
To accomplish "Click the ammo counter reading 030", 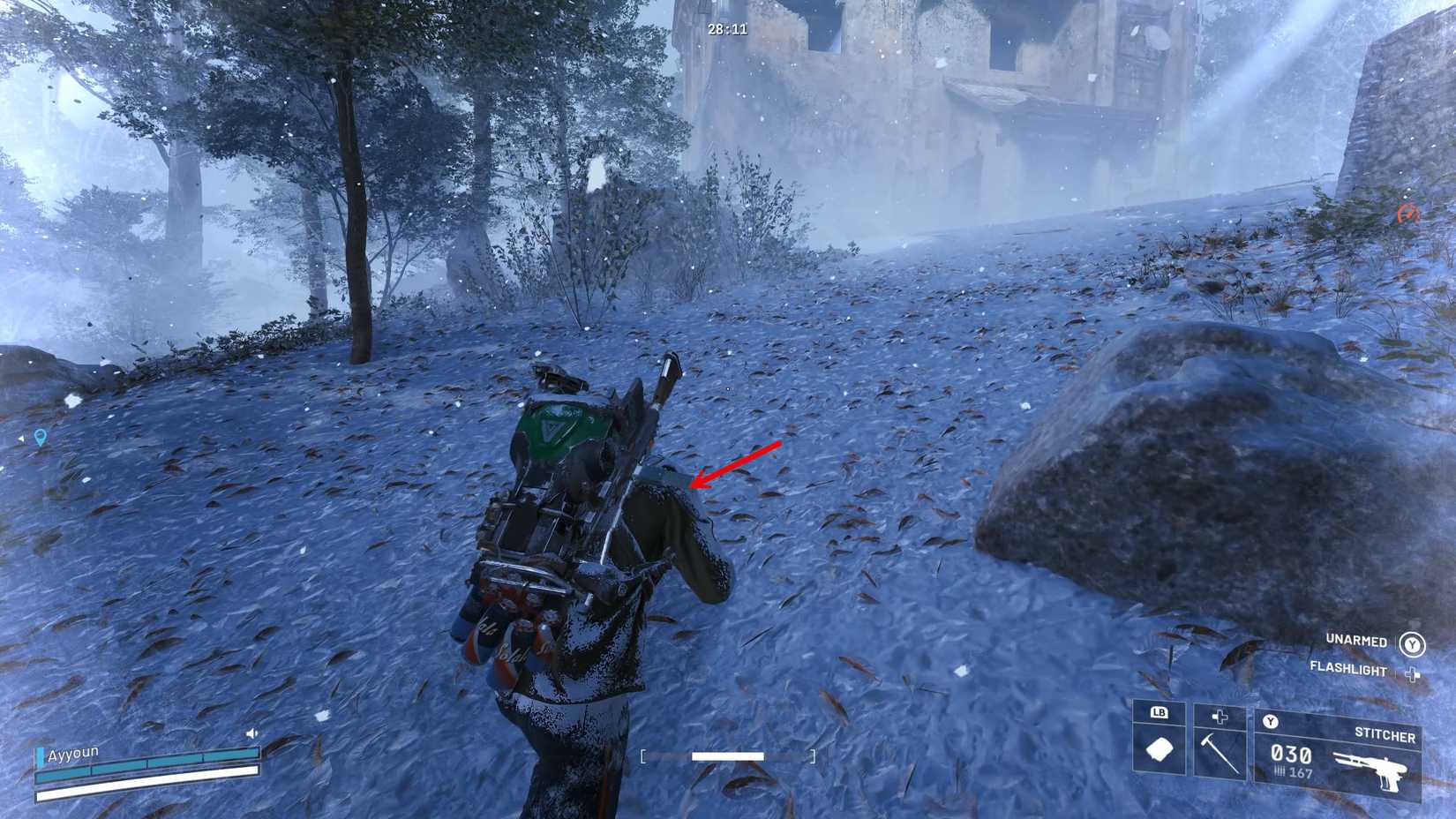I will 1291,755.
